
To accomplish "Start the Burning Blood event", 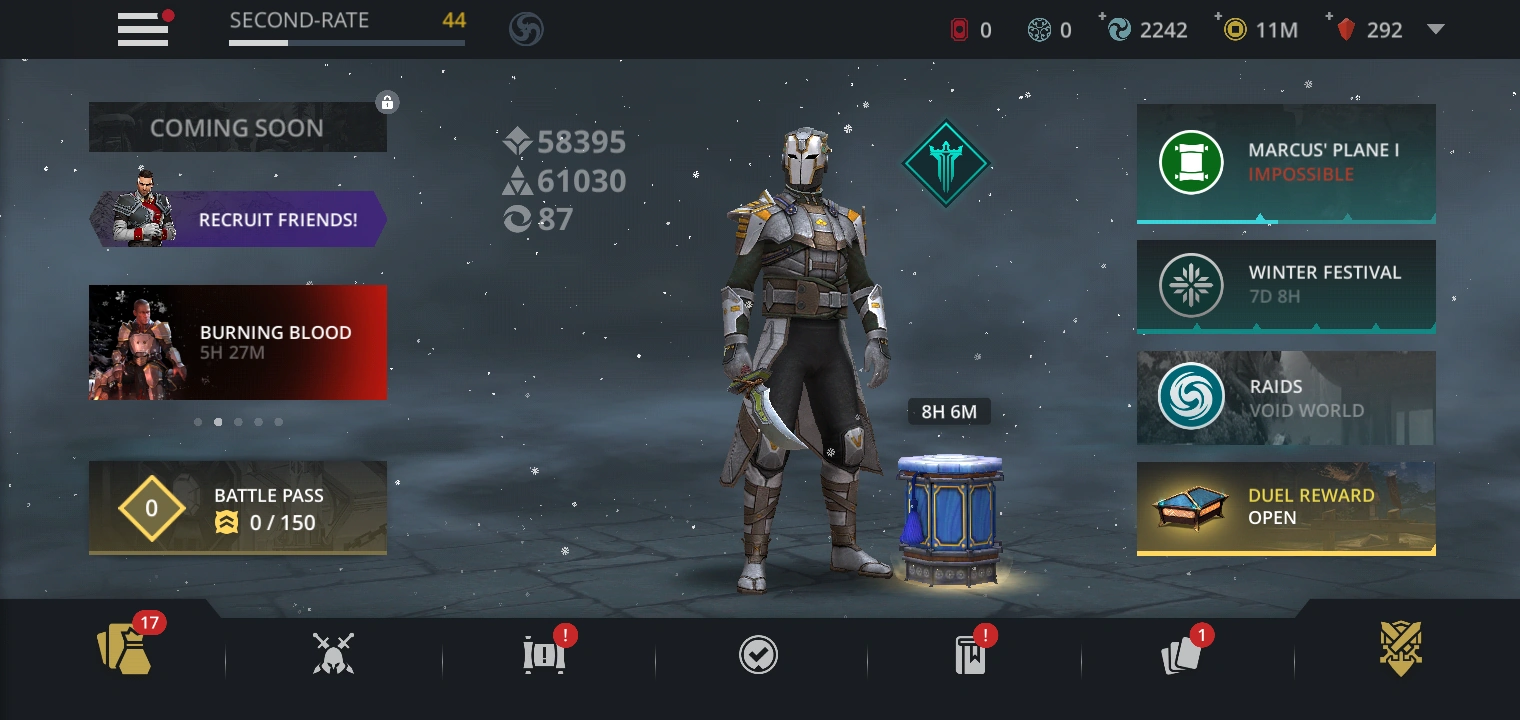I will (238, 342).
